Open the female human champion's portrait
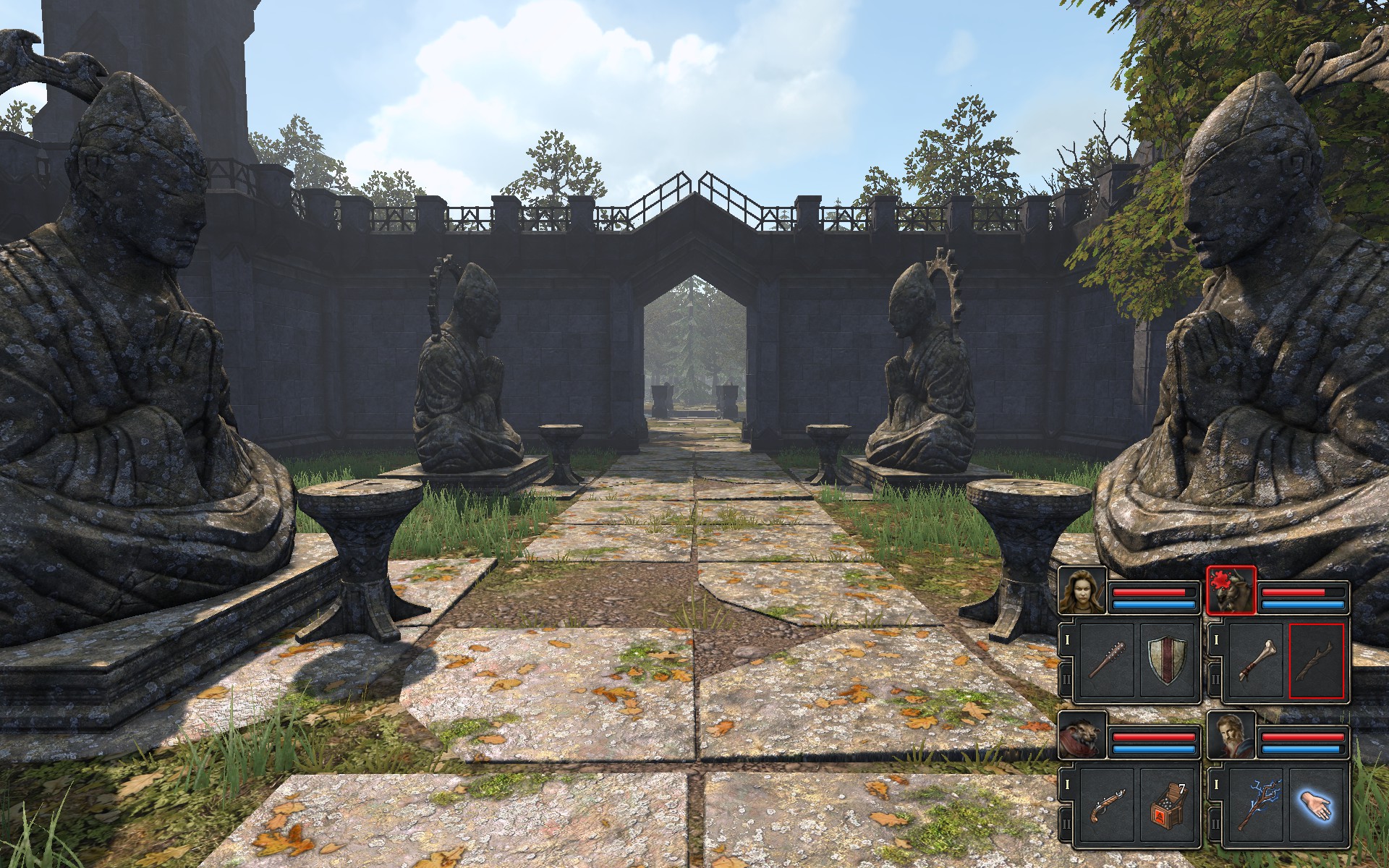Viewport: 1389px width, 868px height. pos(1082,590)
